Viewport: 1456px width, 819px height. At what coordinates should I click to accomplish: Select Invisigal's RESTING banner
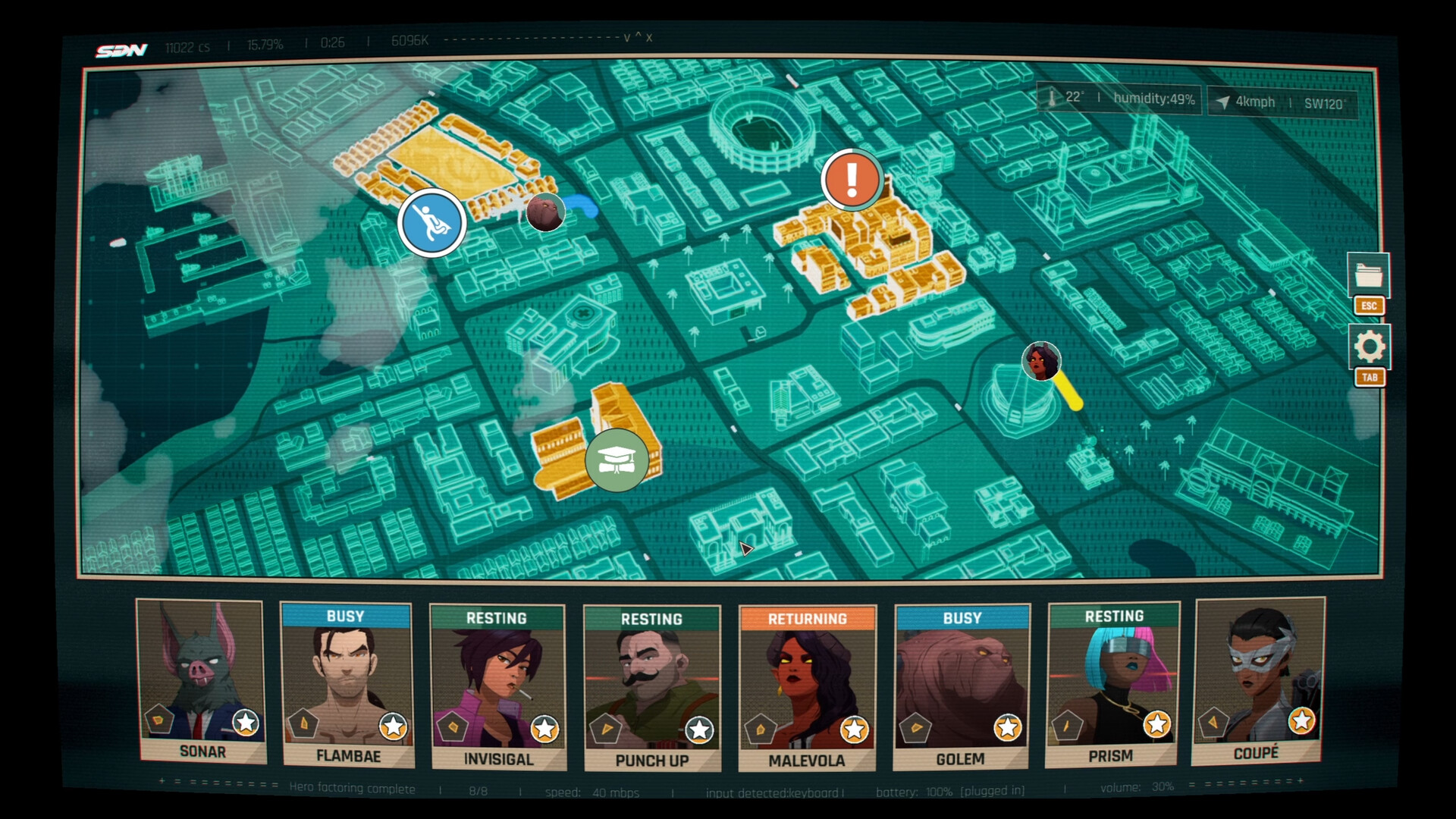point(497,619)
